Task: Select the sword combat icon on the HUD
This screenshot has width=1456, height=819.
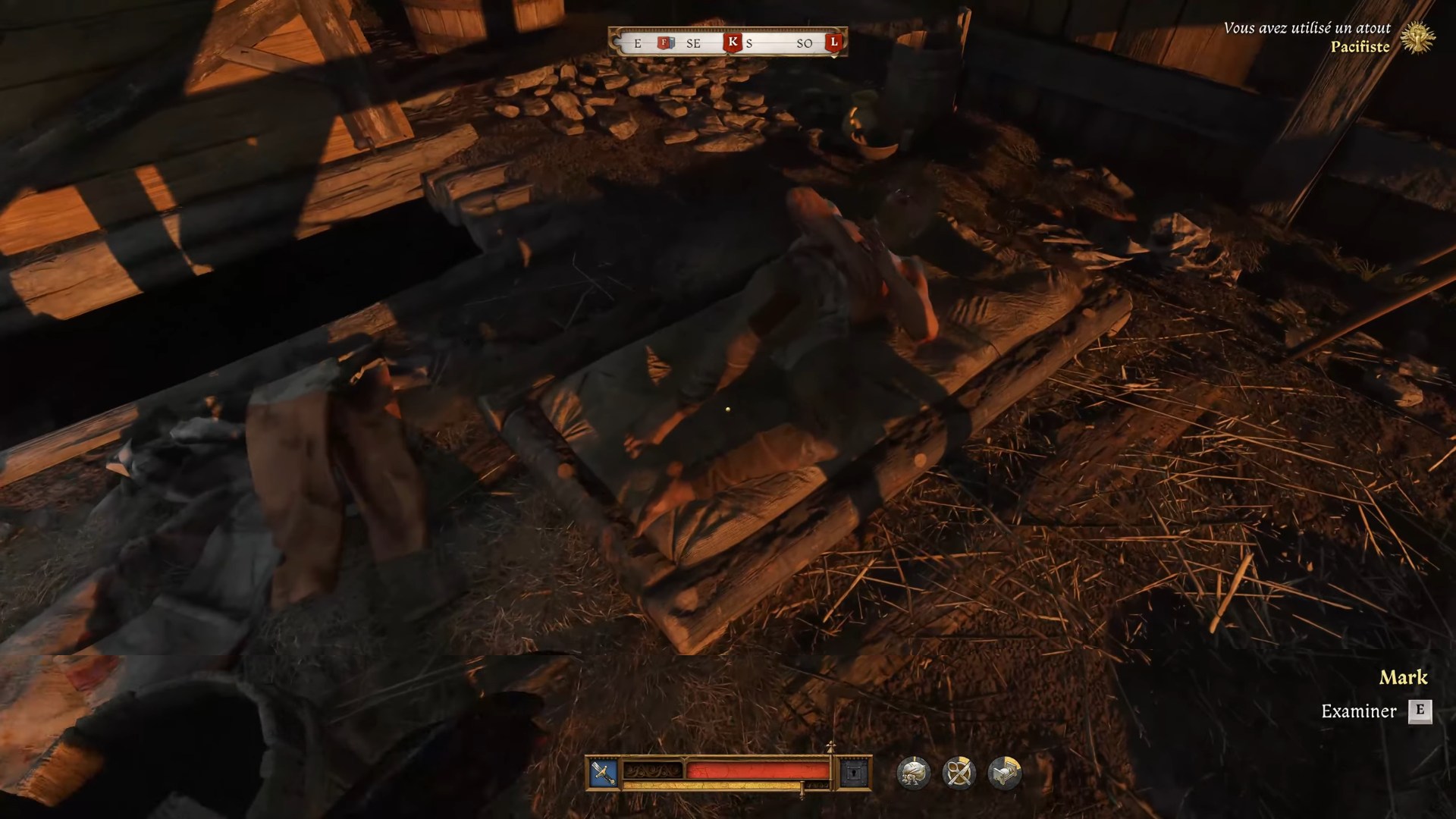Action: (x=602, y=772)
